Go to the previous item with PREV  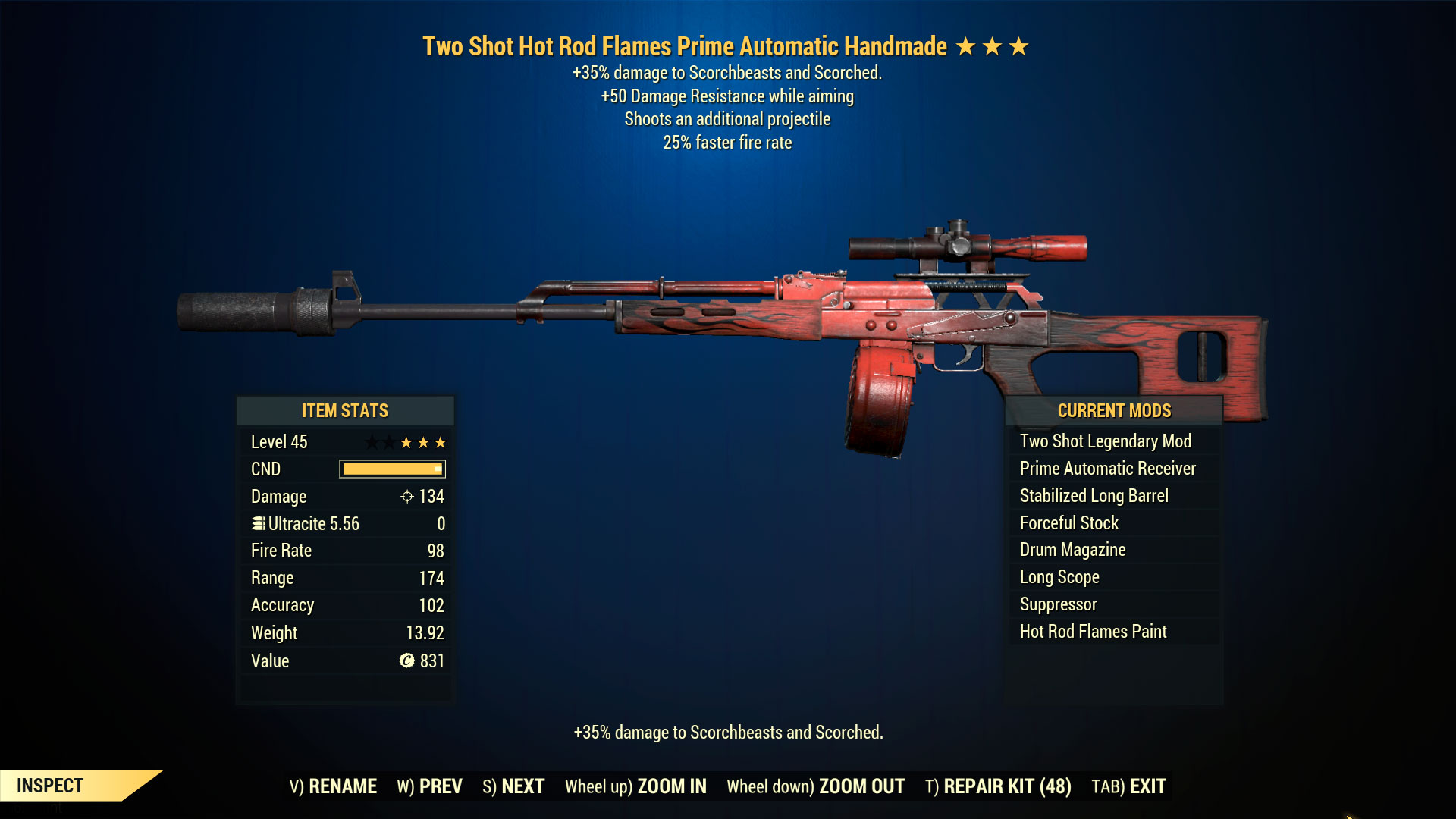(x=429, y=786)
